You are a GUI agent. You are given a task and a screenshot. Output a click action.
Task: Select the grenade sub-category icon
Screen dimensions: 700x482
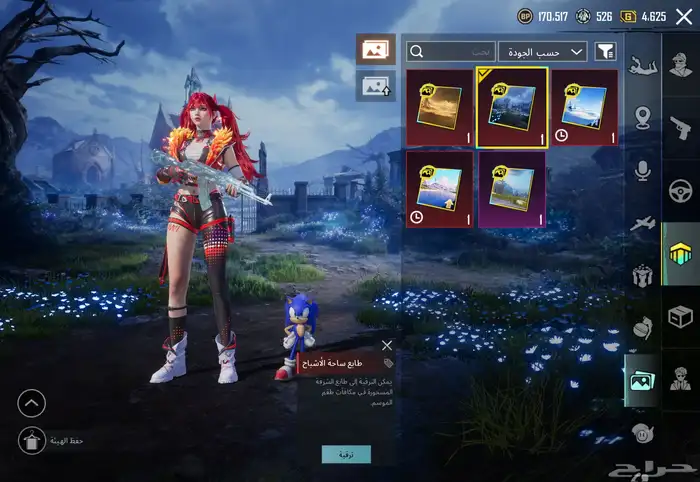pyautogui.click(x=643, y=327)
